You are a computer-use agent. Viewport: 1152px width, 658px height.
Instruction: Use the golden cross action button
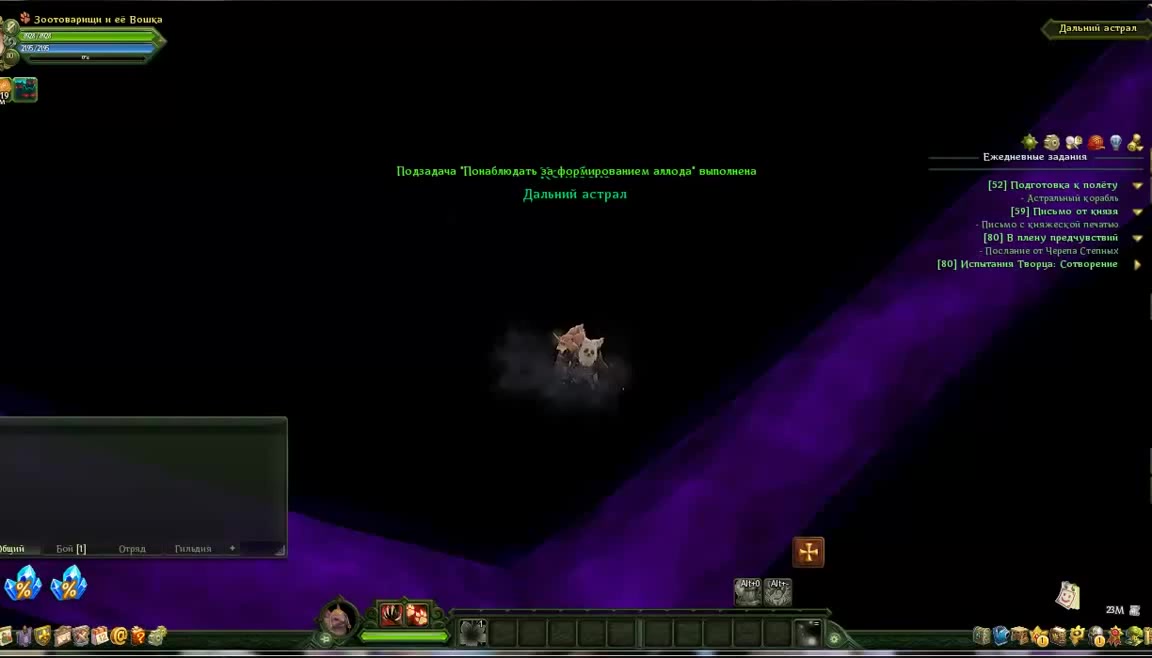808,552
